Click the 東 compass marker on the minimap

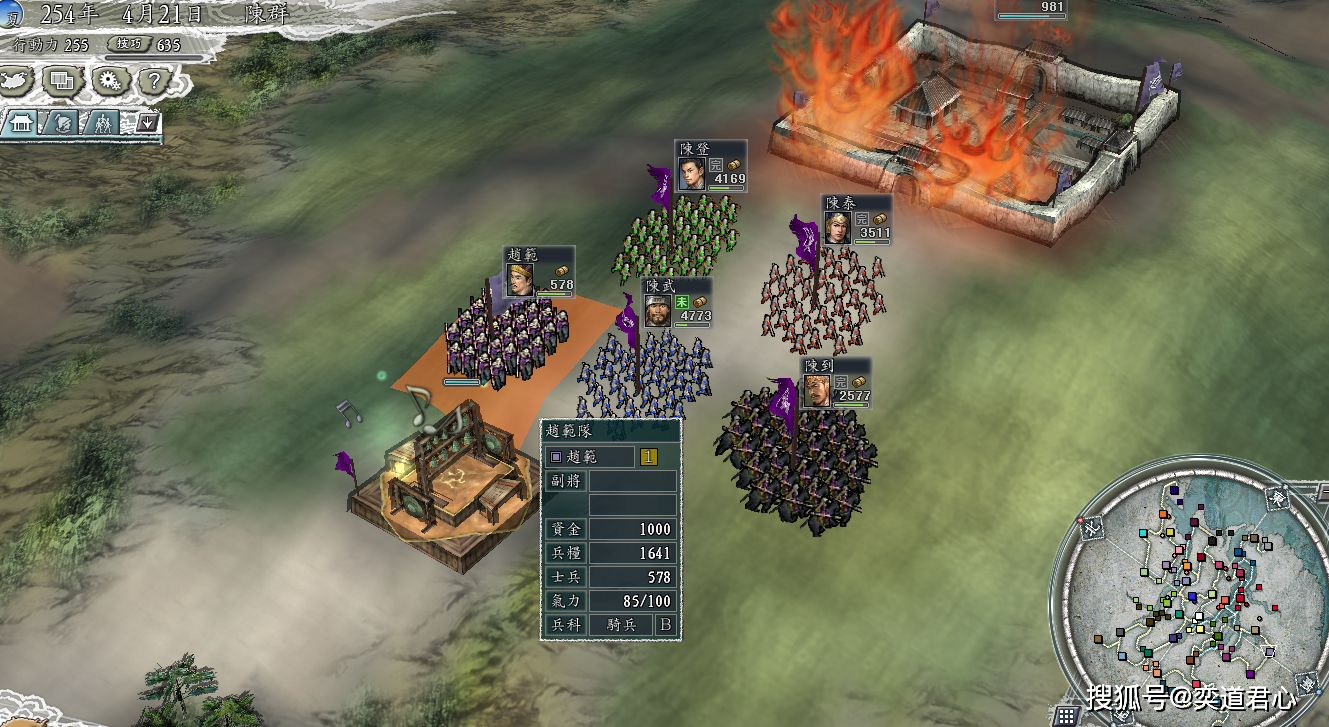(x=1276, y=495)
